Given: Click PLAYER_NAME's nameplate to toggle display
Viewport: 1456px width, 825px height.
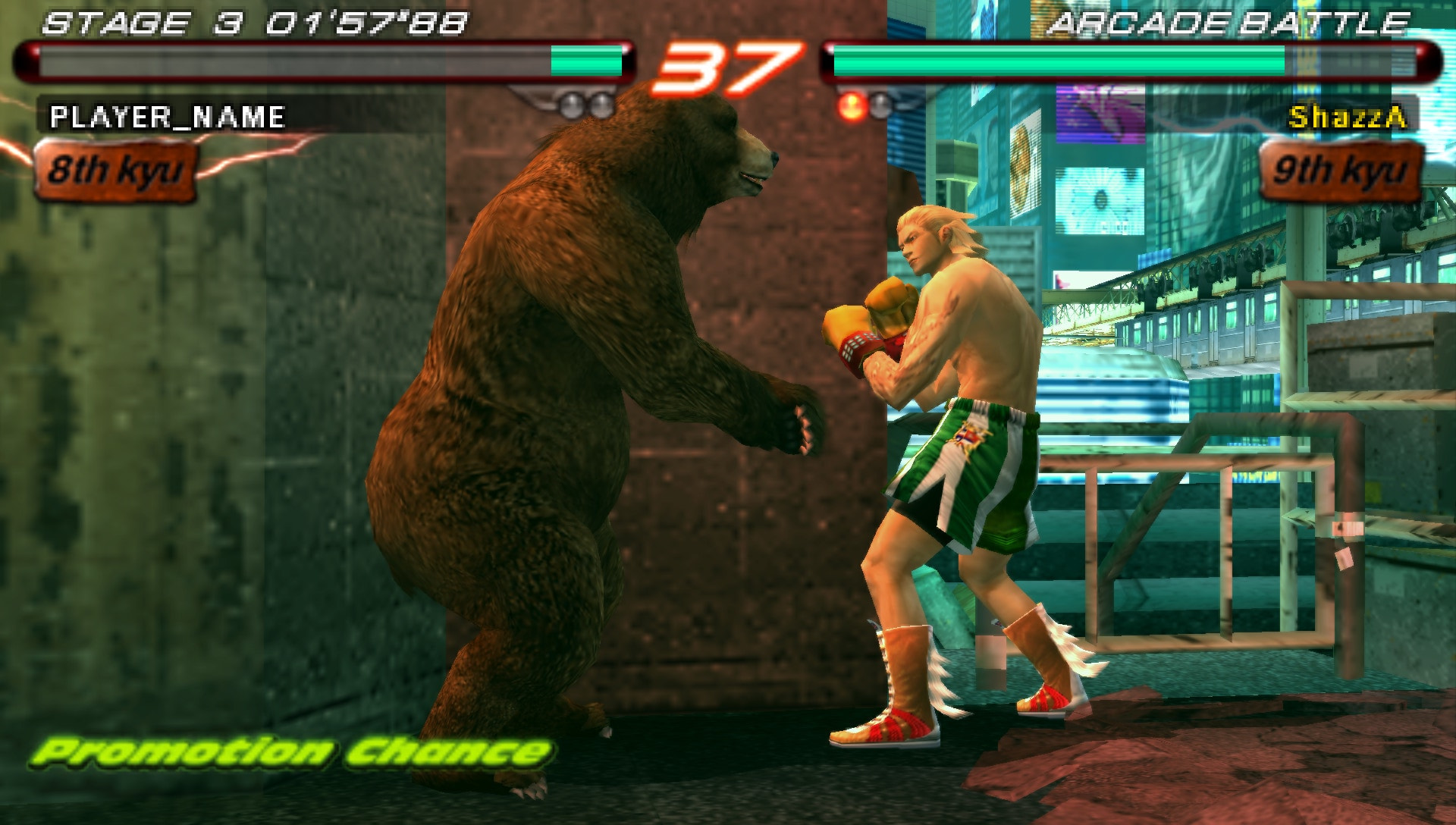Looking at the screenshot, I should click(167, 118).
